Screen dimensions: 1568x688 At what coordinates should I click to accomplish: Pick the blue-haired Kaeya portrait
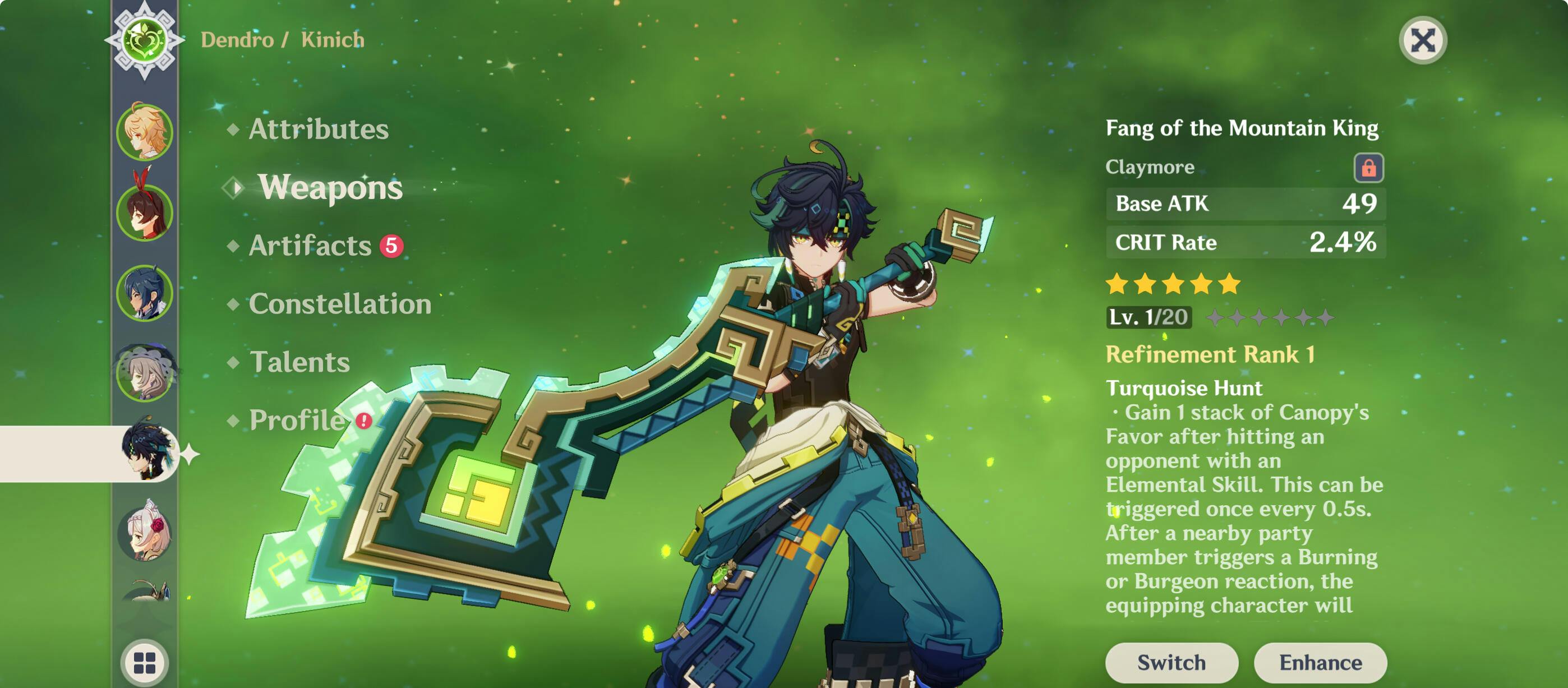[x=145, y=293]
